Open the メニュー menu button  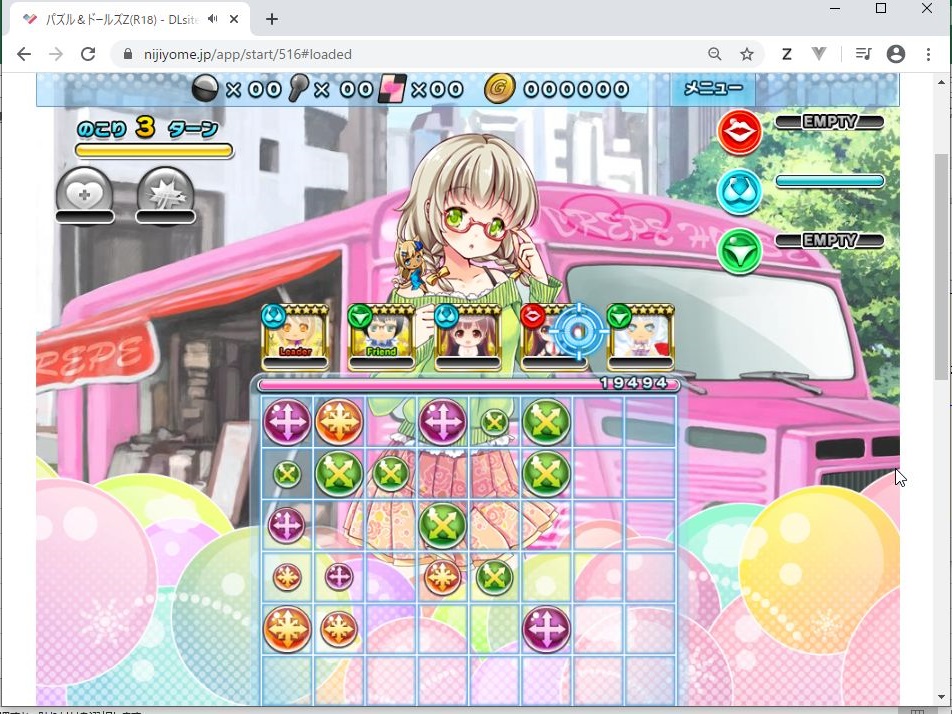[712, 89]
